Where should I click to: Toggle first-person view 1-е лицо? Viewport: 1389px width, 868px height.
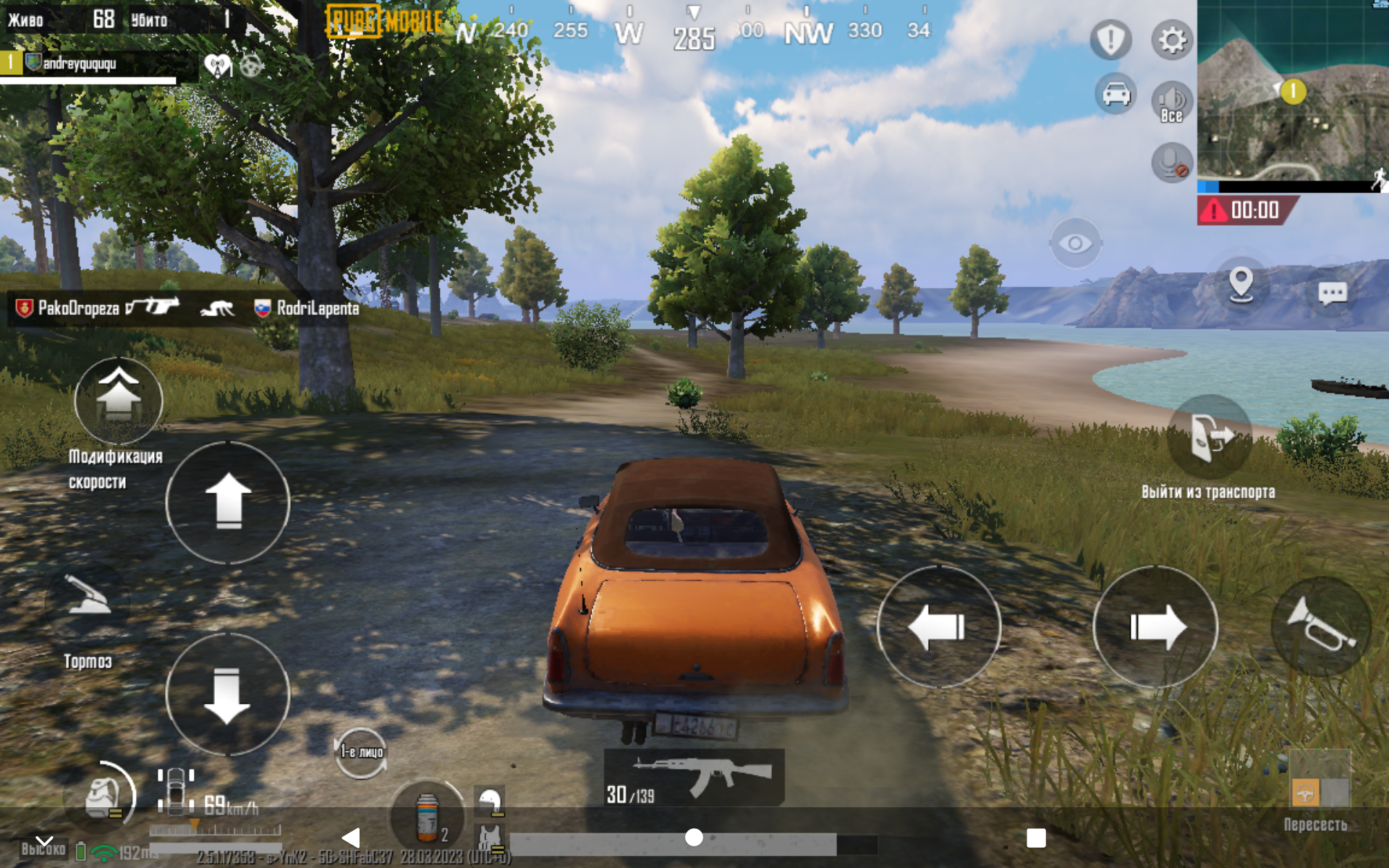pyautogui.click(x=361, y=752)
